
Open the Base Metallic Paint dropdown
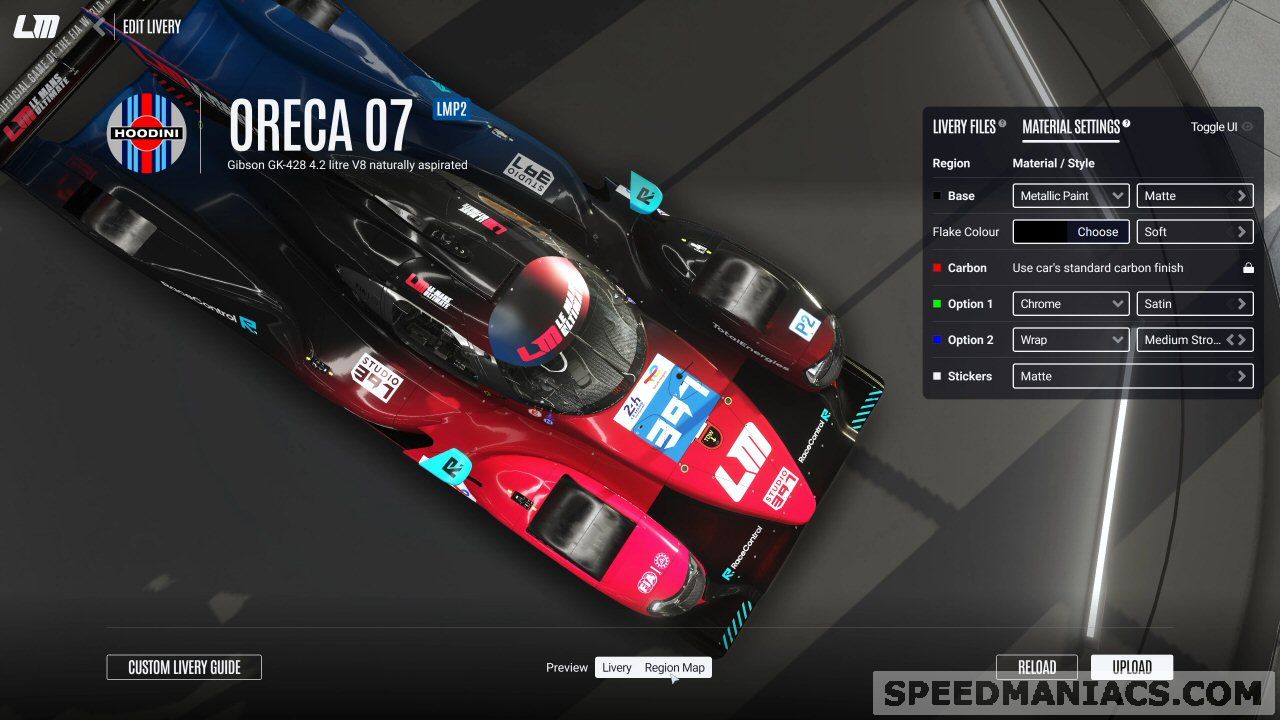click(1070, 196)
